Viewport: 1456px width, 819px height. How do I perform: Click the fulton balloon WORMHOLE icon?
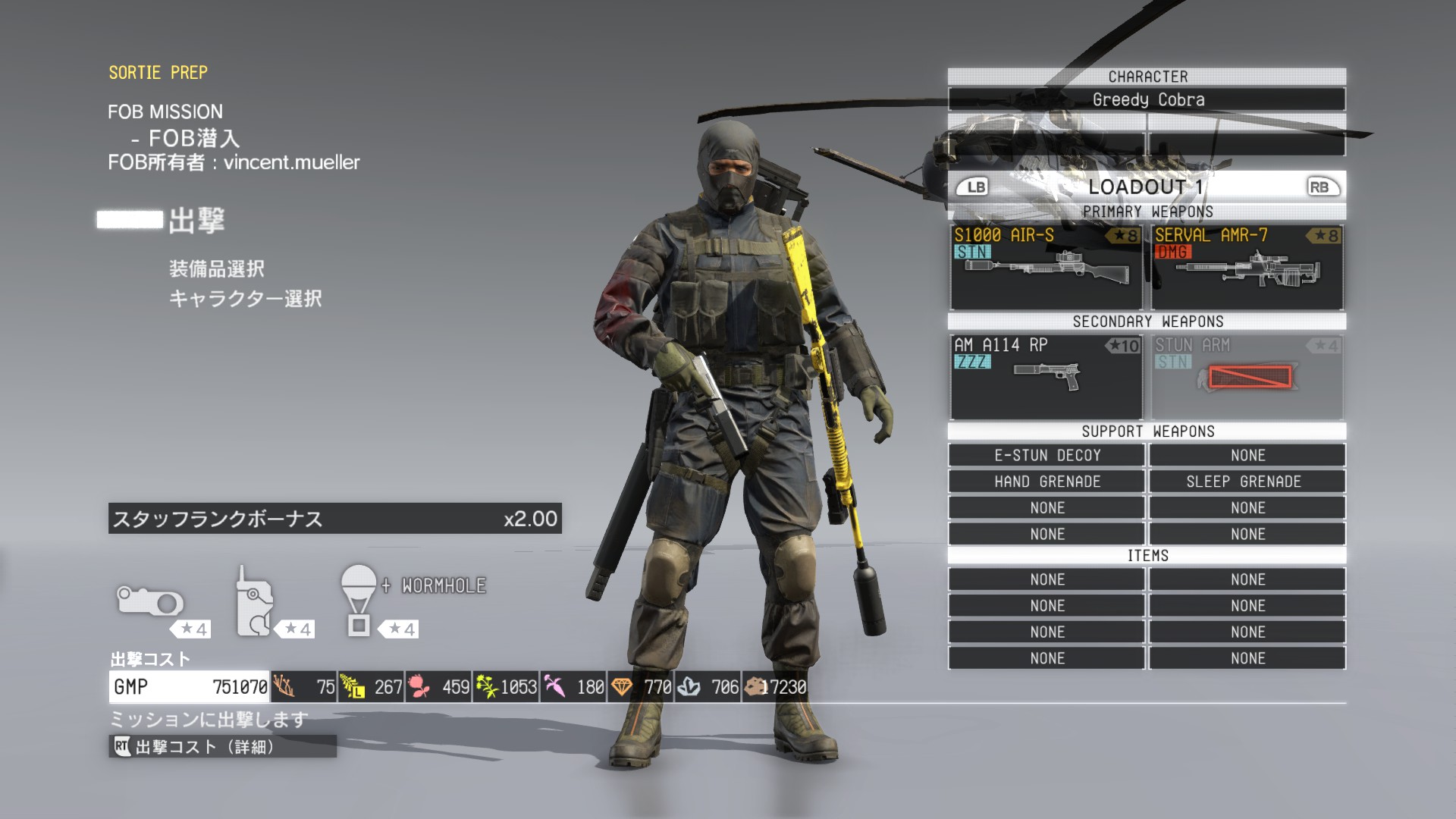tap(359, 601)
